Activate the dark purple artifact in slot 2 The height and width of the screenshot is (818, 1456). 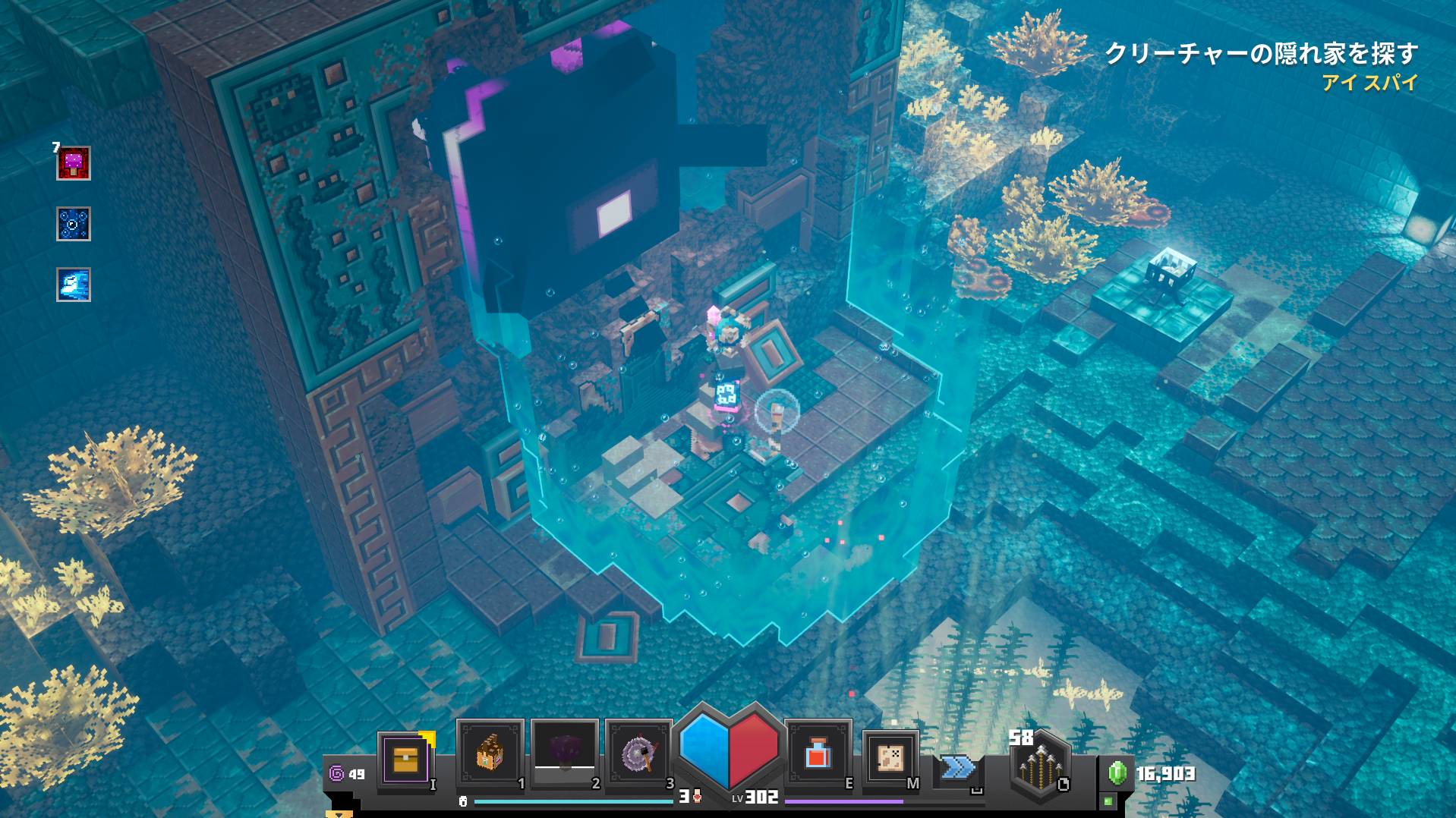[x=564, y=754]
